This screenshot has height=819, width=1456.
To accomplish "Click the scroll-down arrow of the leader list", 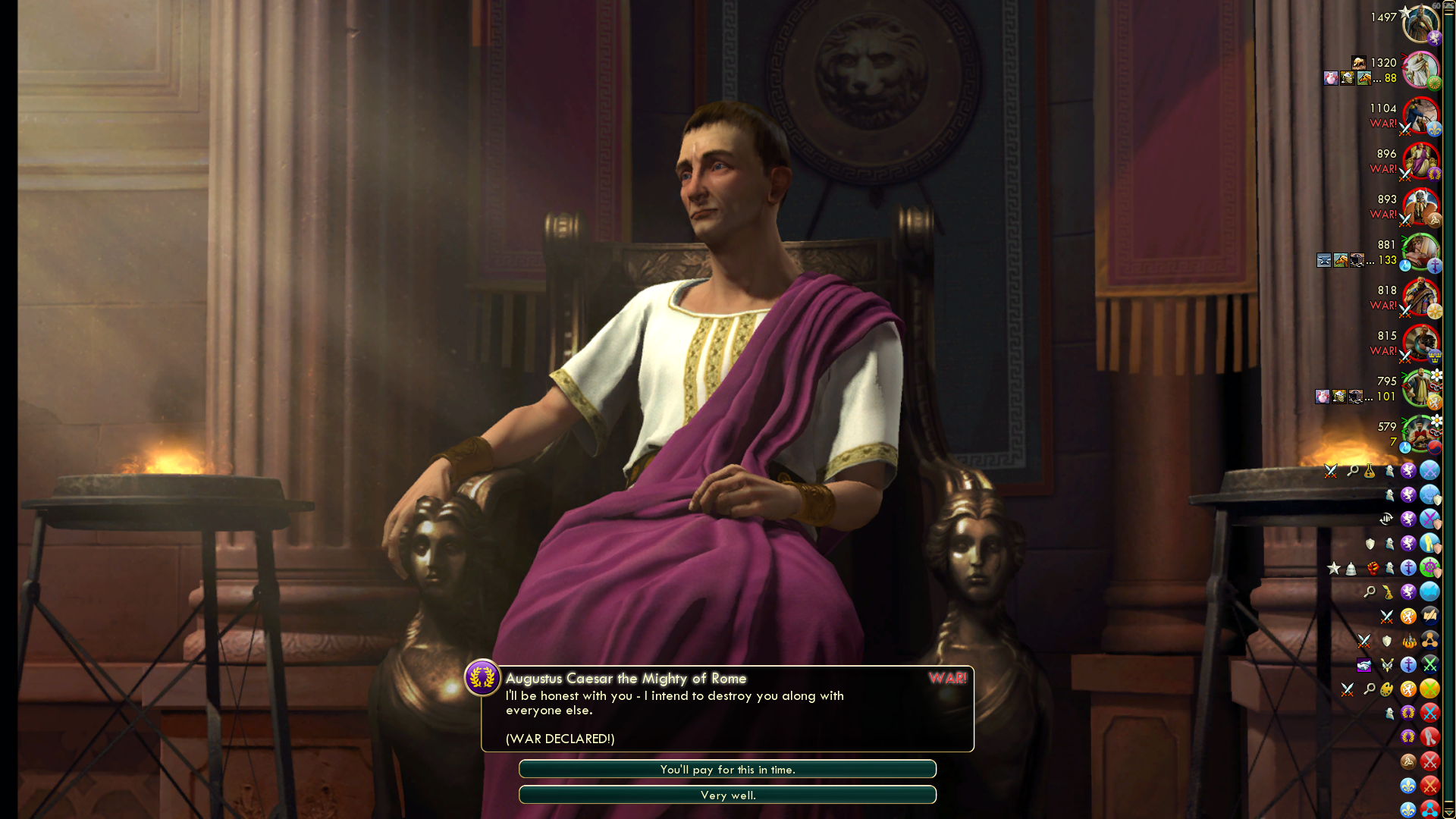I will click(x=1448, y=813).
